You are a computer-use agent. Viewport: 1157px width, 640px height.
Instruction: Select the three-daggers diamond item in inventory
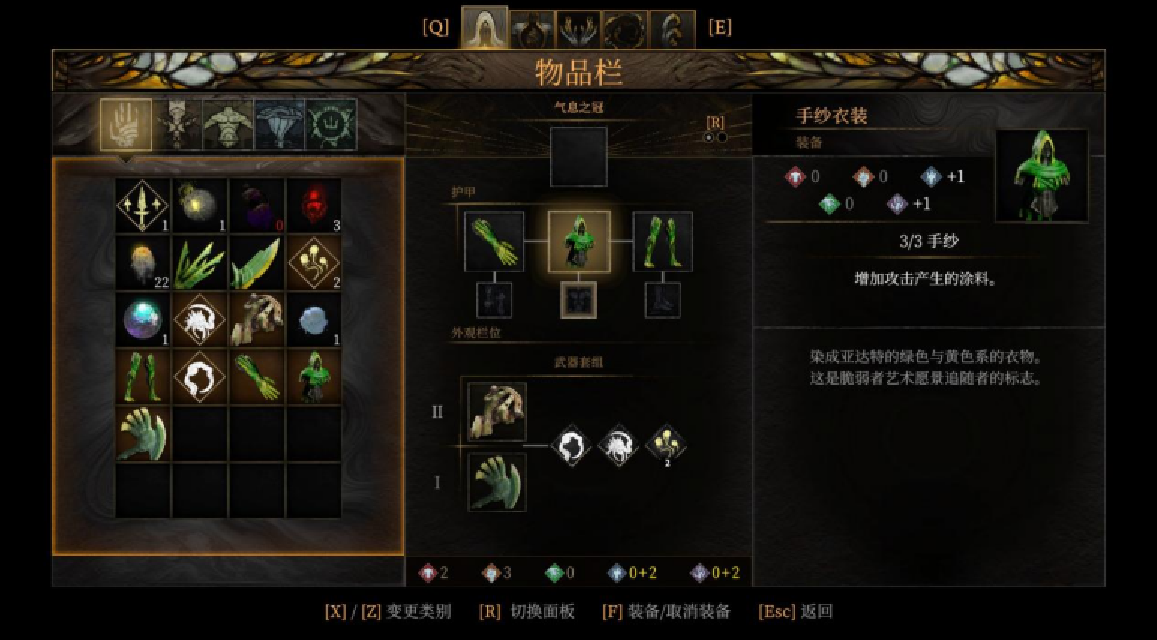point(143,206)
